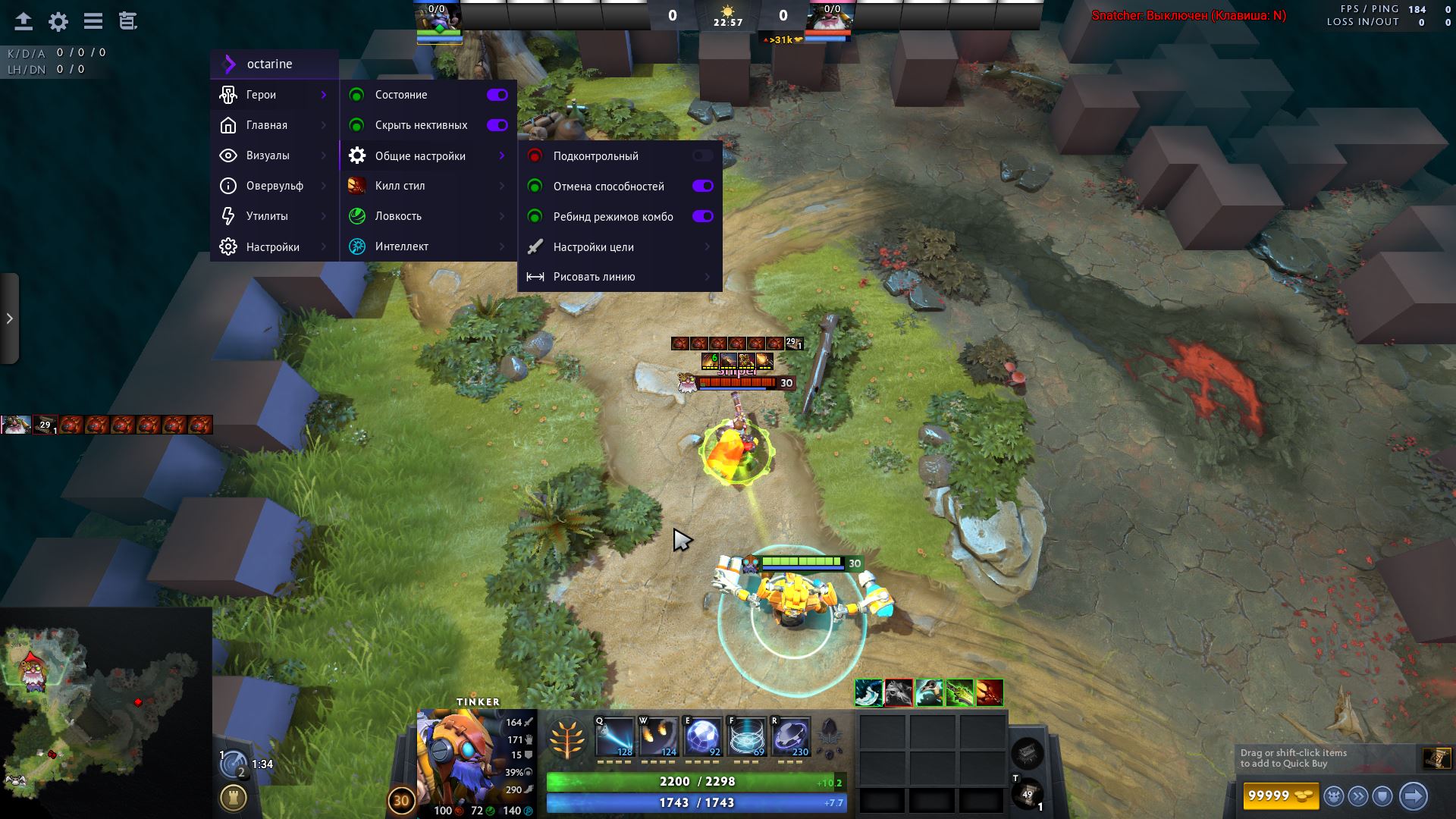
Task: Open Настройки in the cheat menu
Action: [x=273, y=247]
